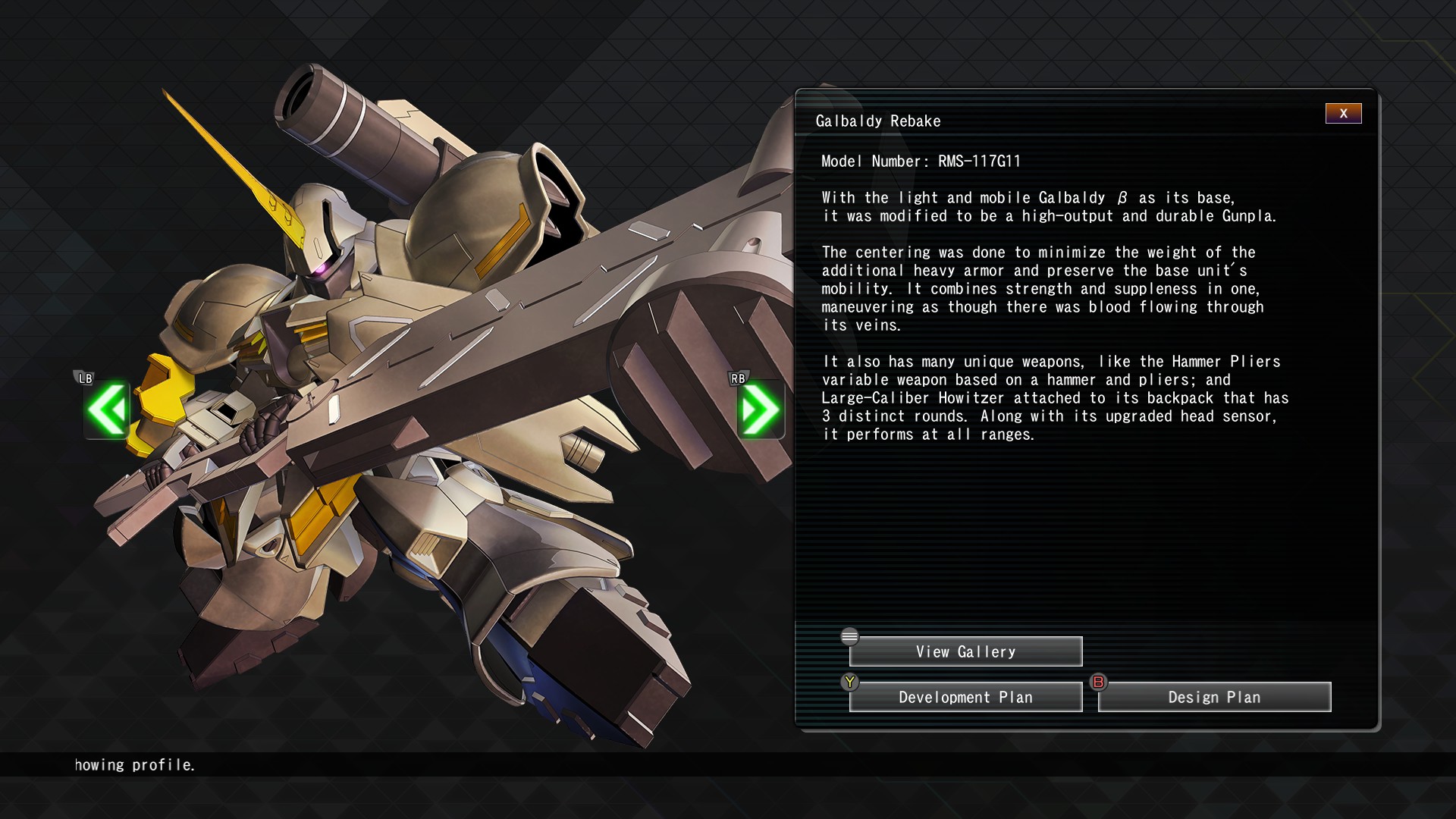Go to previous unit with left green arrow
Screen dimensions: 1456x819
tap(107, 410)
